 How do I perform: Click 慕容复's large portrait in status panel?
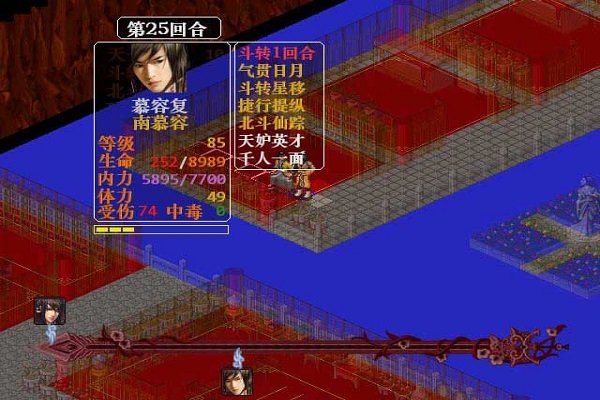pos(161,68)
